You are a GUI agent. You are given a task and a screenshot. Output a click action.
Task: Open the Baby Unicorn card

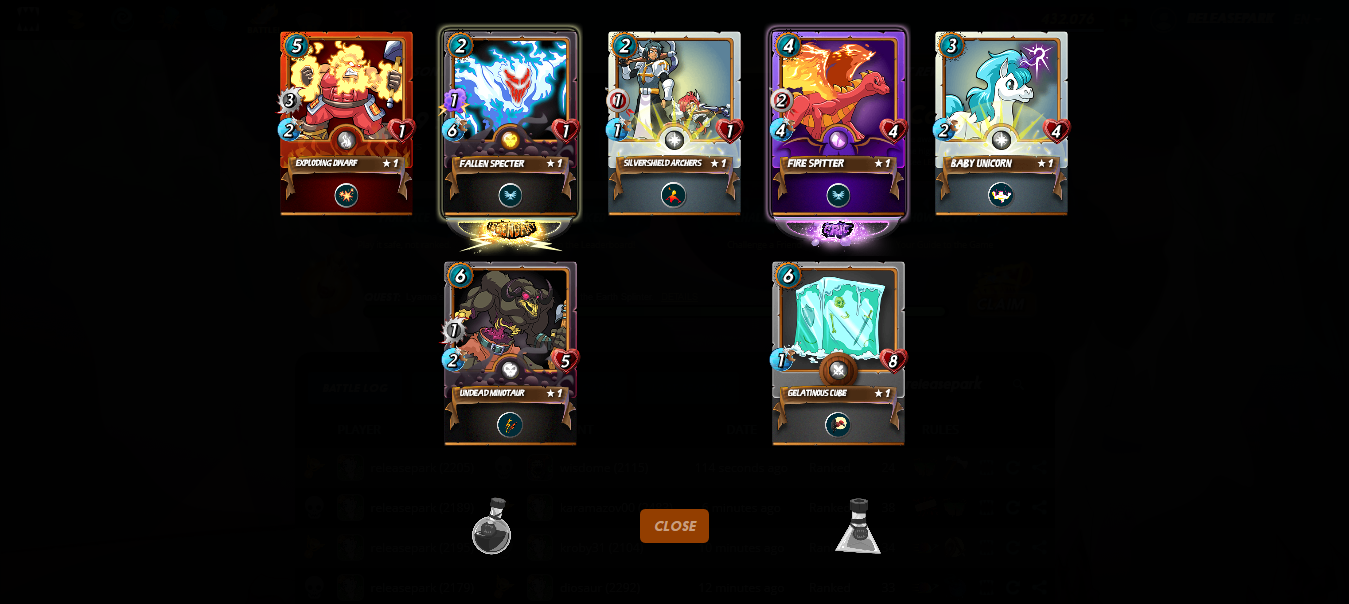[1001, 123]
